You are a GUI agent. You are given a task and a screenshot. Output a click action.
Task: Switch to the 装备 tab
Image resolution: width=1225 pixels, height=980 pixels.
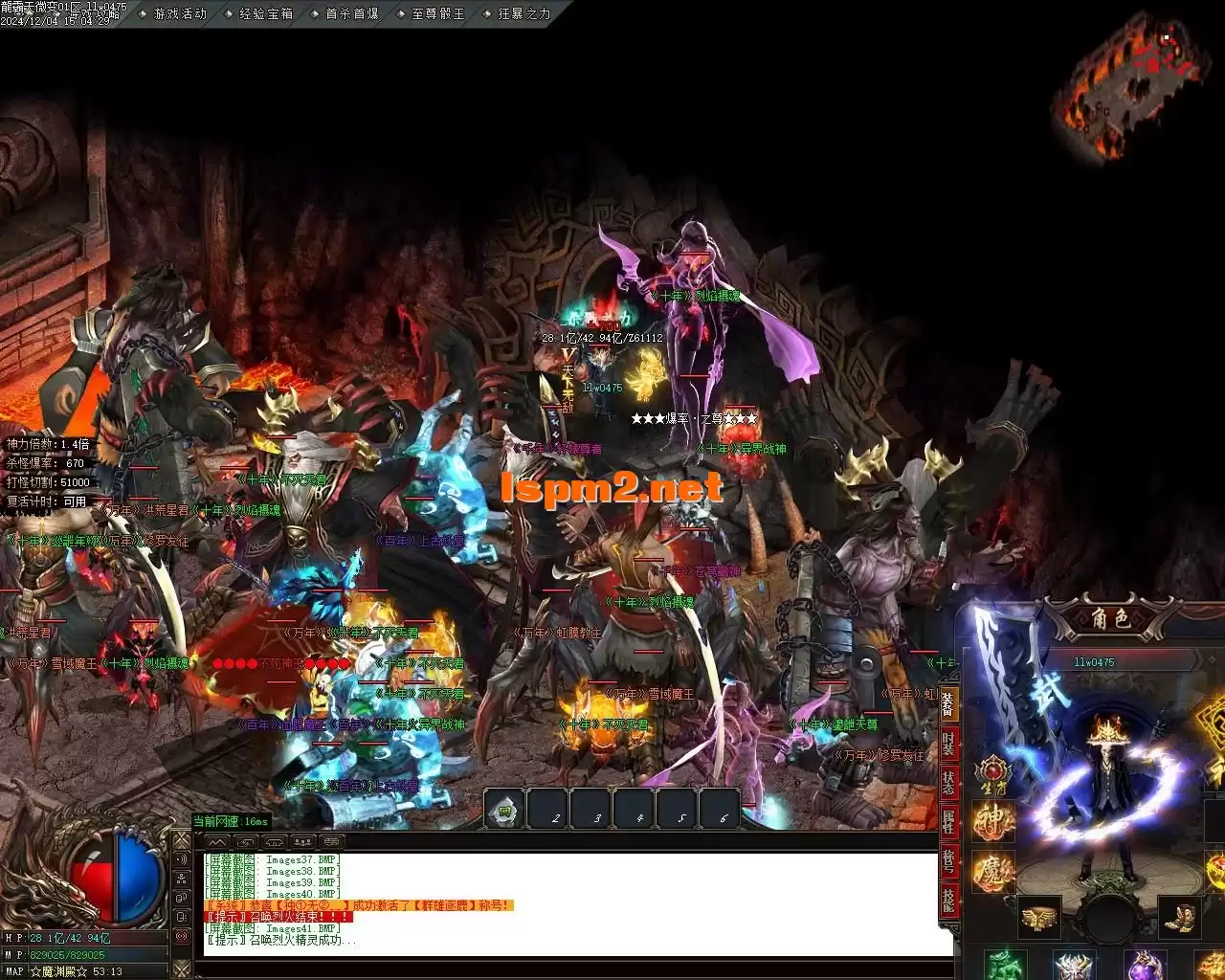pyautogui.click(x=947, y=704)
